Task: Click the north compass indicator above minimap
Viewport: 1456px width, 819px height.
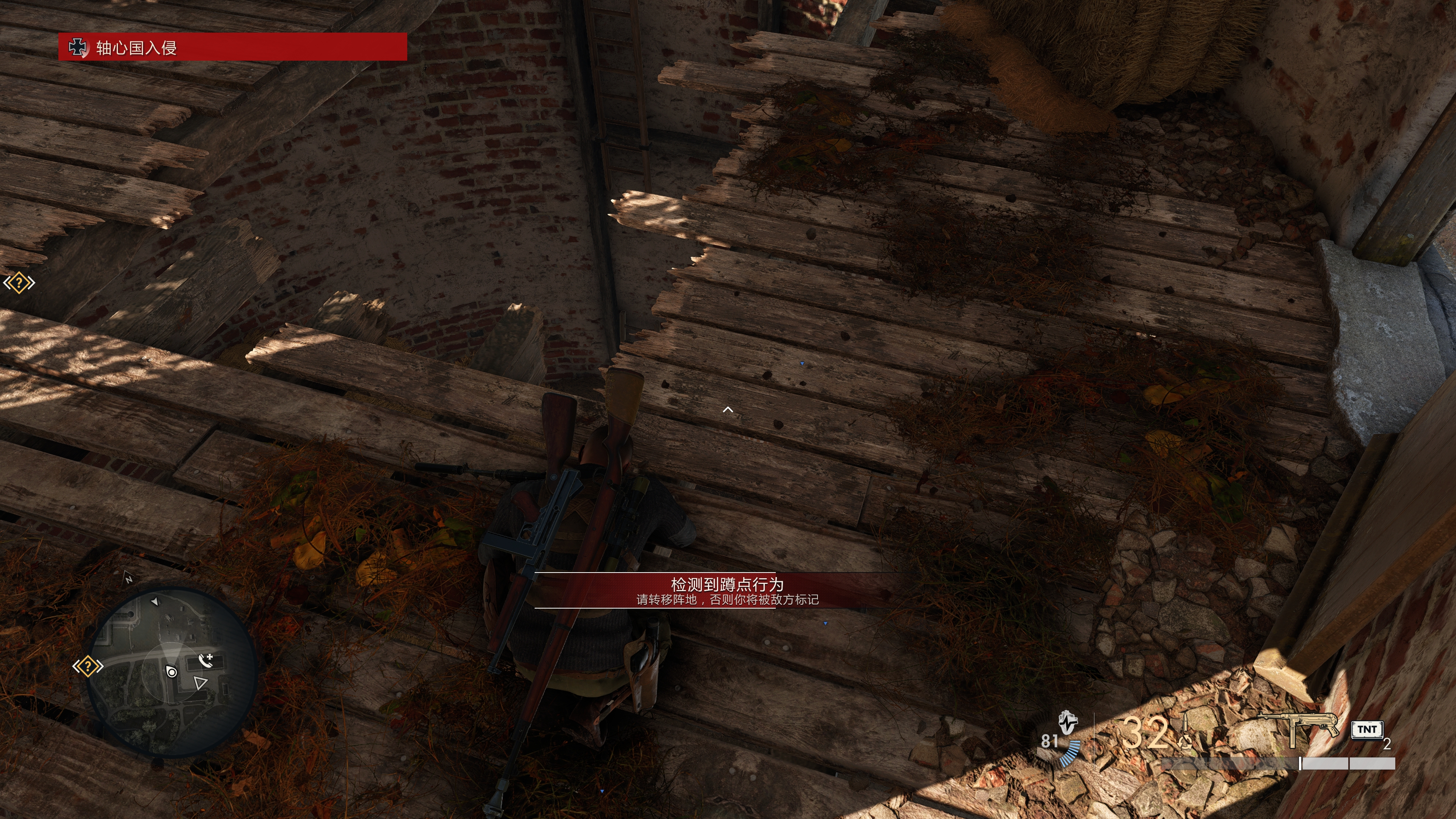Action: pos(129,578)
